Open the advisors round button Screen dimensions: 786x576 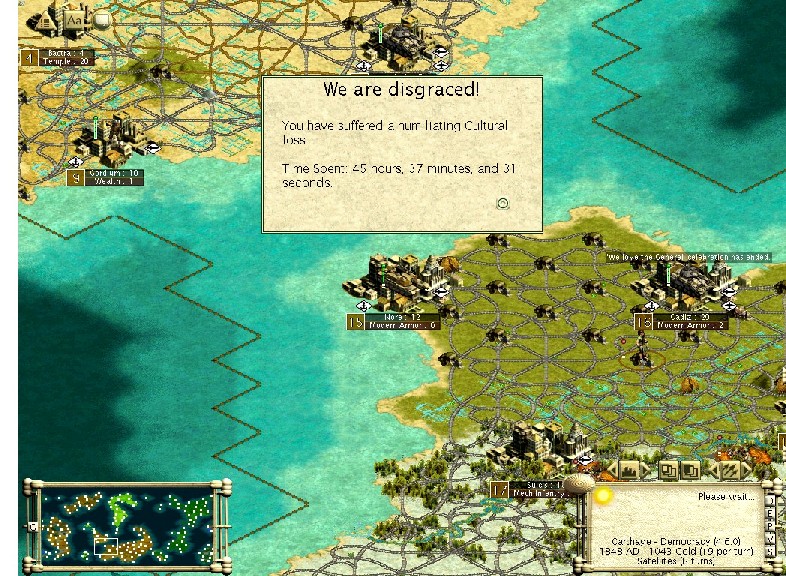[x=101, y=18]
